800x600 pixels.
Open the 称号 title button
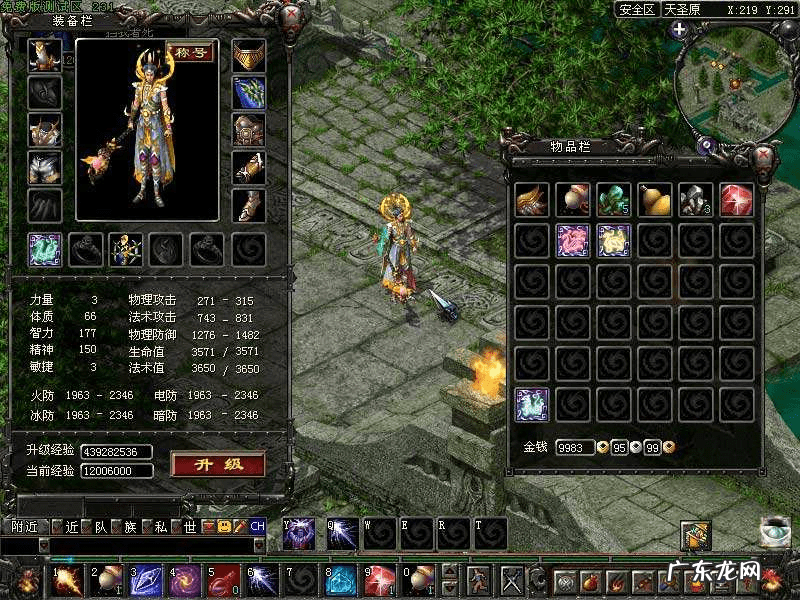(x=189, y=53)
